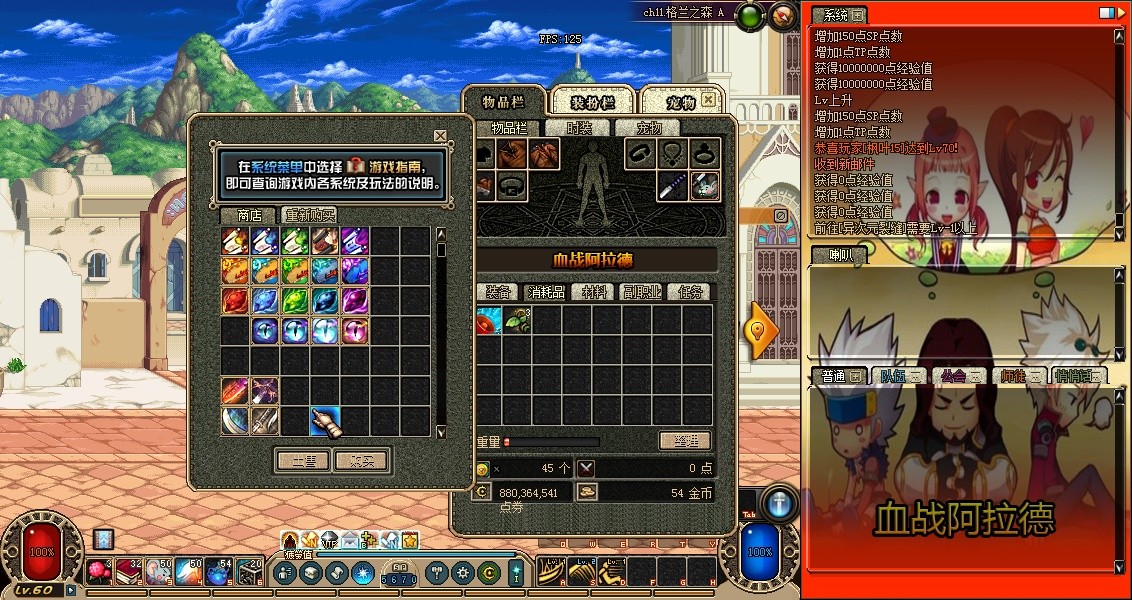Use the red flower quickslot item

99,571
